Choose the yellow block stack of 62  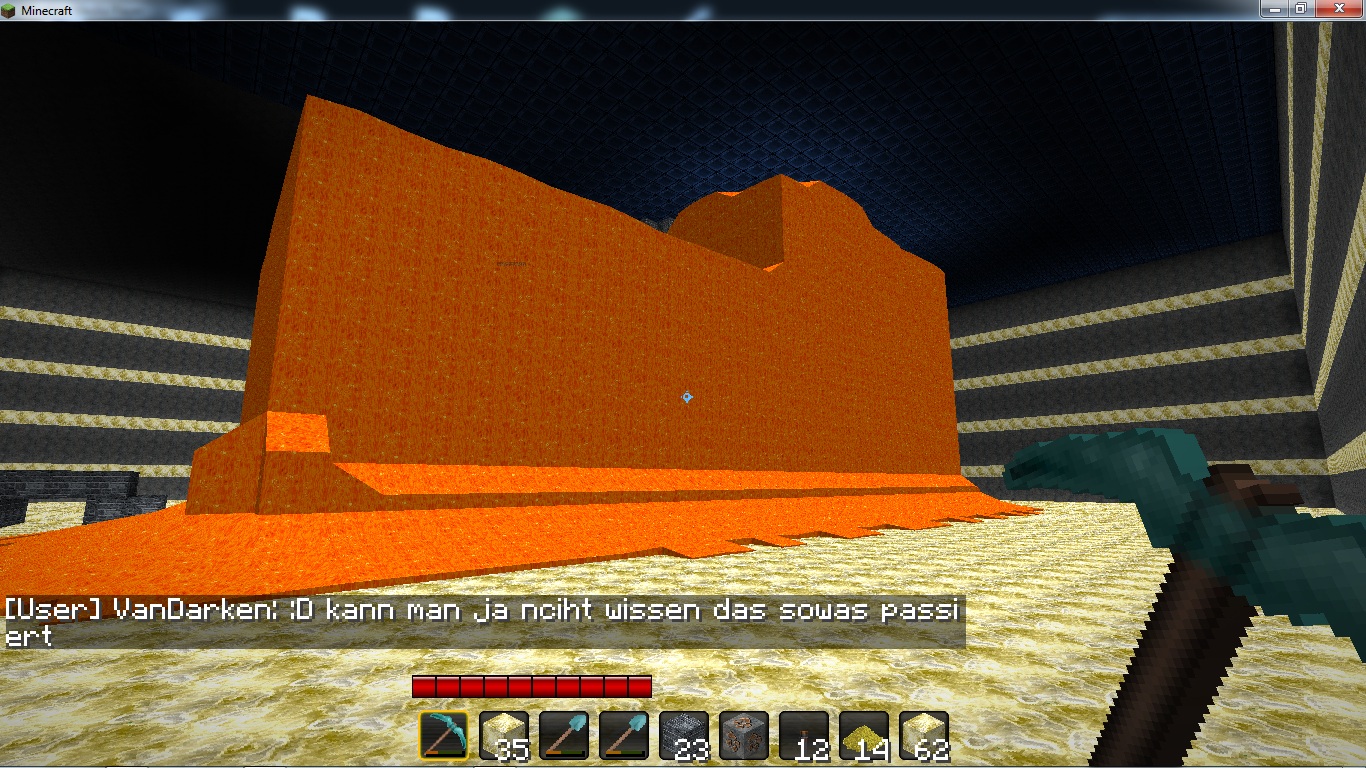tap(924, 736)
